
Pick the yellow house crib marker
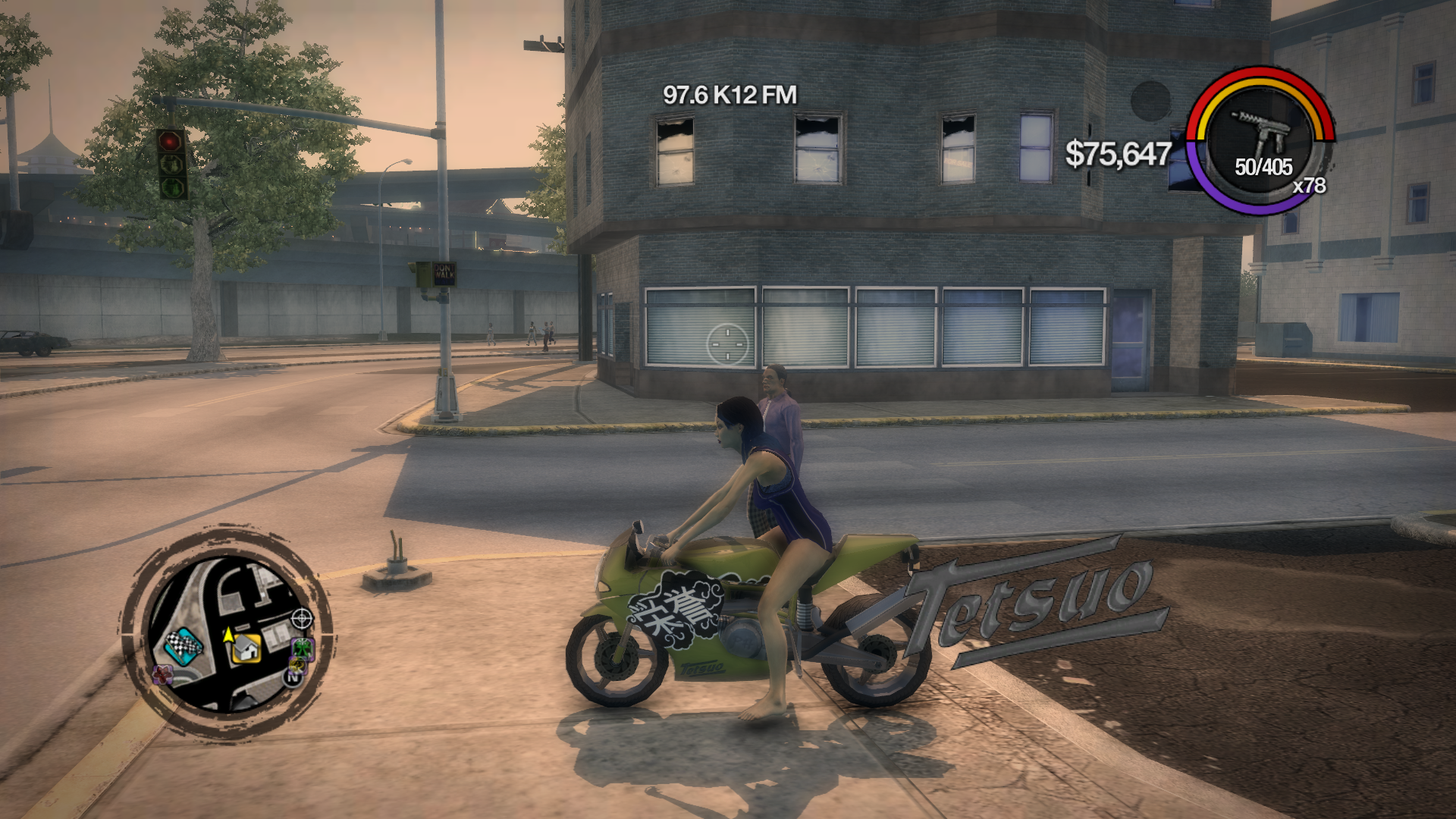point(246,649)
